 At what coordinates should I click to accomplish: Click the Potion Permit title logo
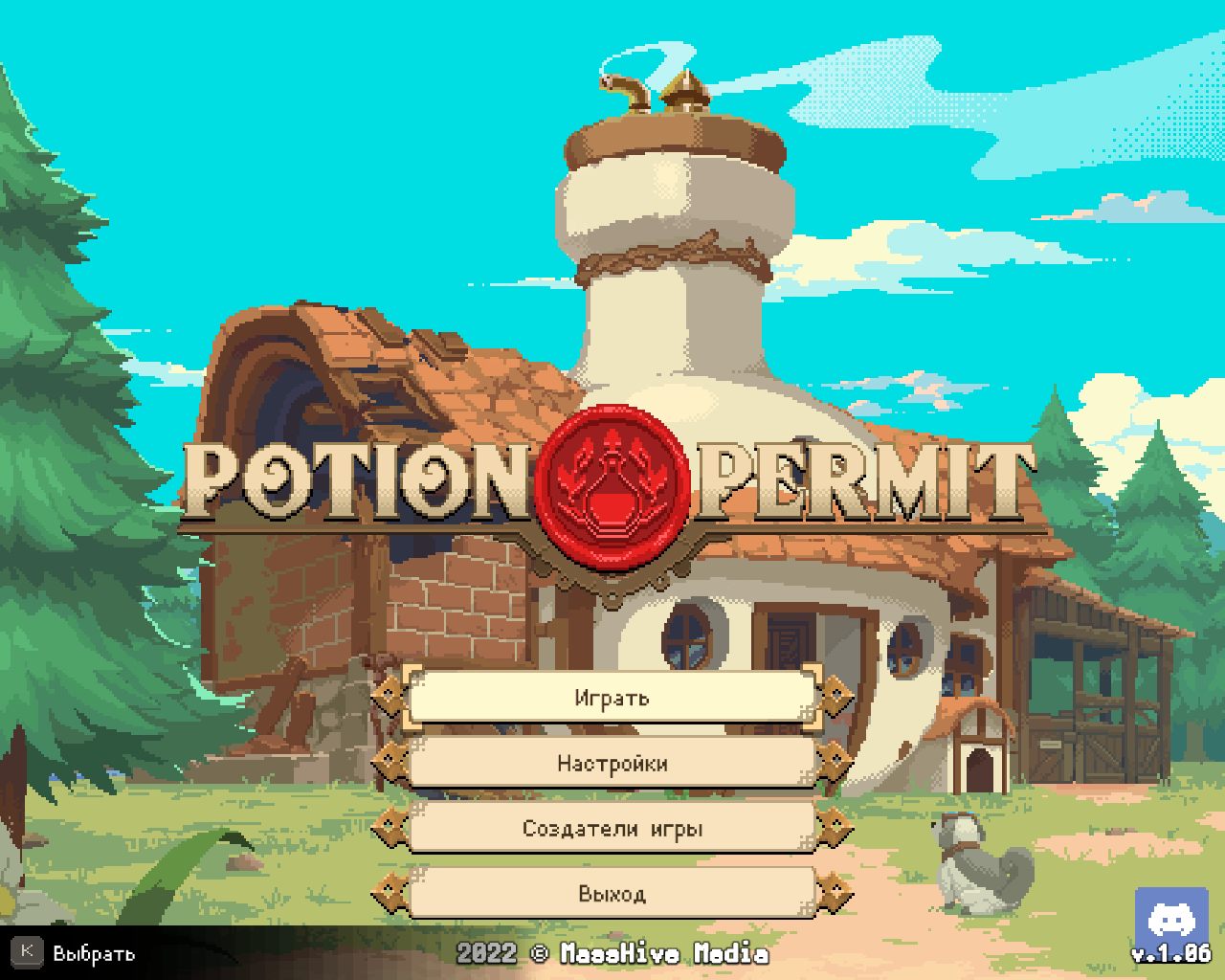(612, 483)
